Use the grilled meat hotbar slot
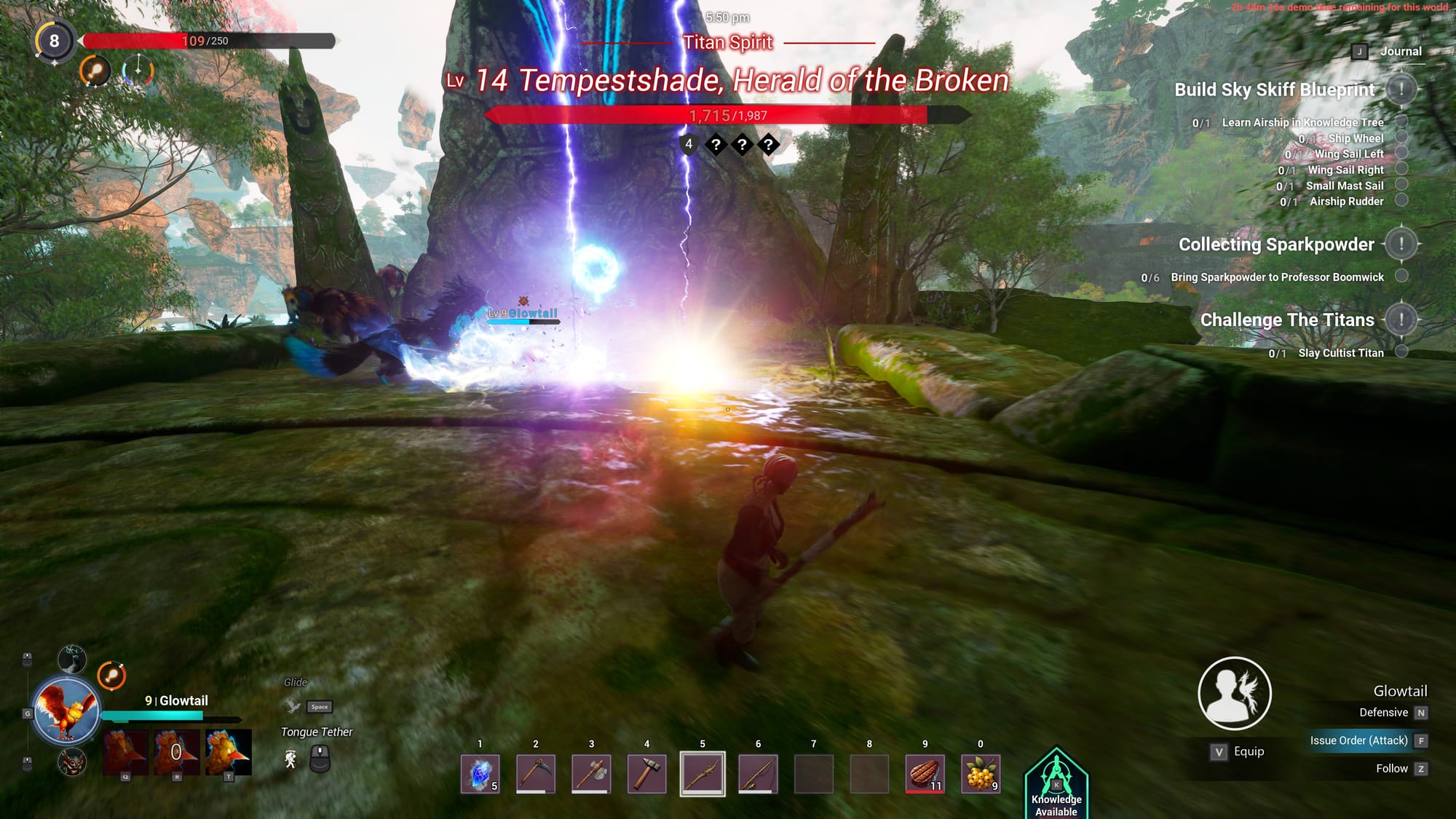This screenshot has height=819, width=1456. point(925,773)
